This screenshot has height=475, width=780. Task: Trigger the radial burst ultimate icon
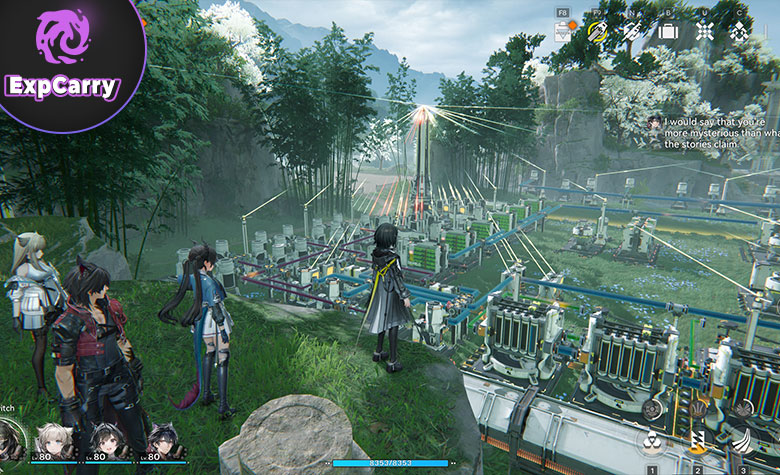pos(742,409)
